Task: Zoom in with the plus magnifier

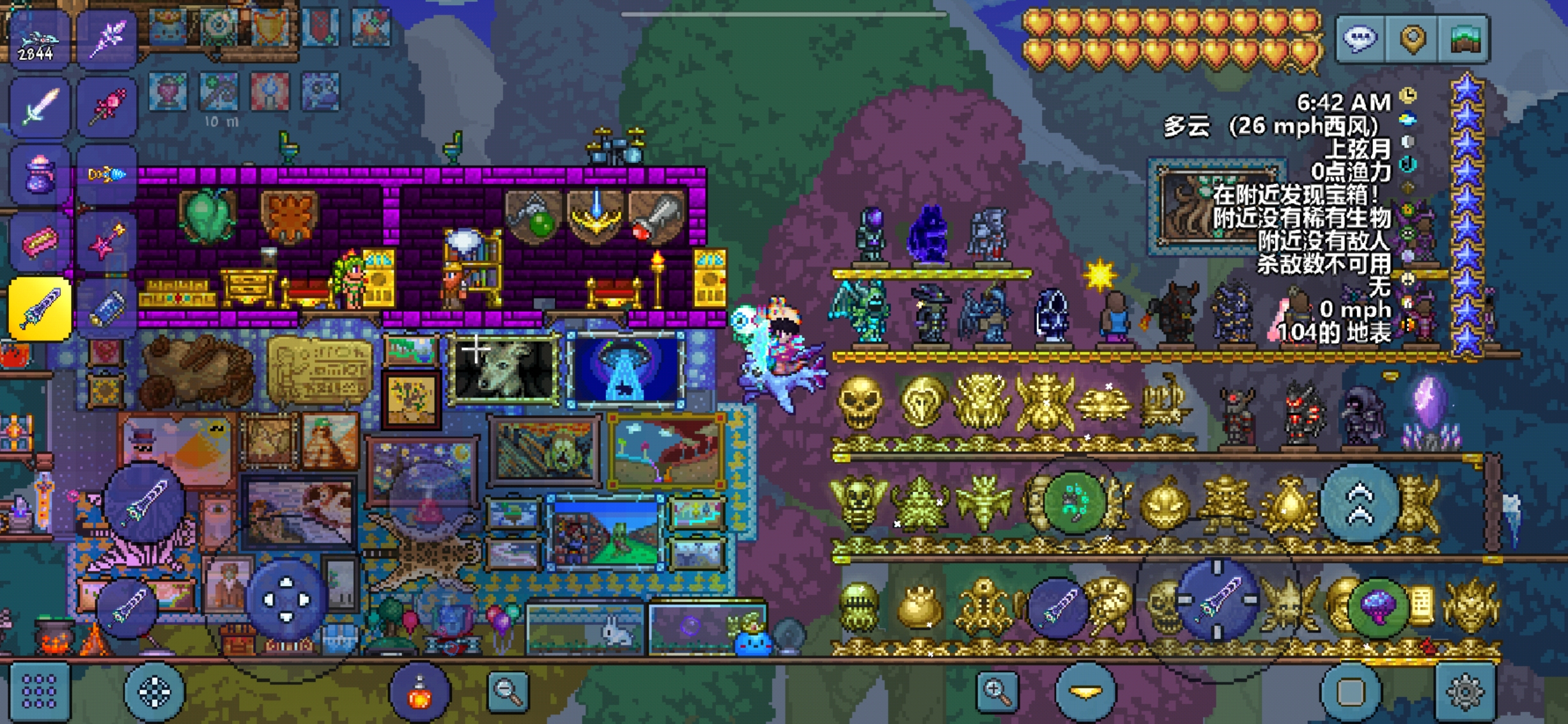Action: (997, 691)
